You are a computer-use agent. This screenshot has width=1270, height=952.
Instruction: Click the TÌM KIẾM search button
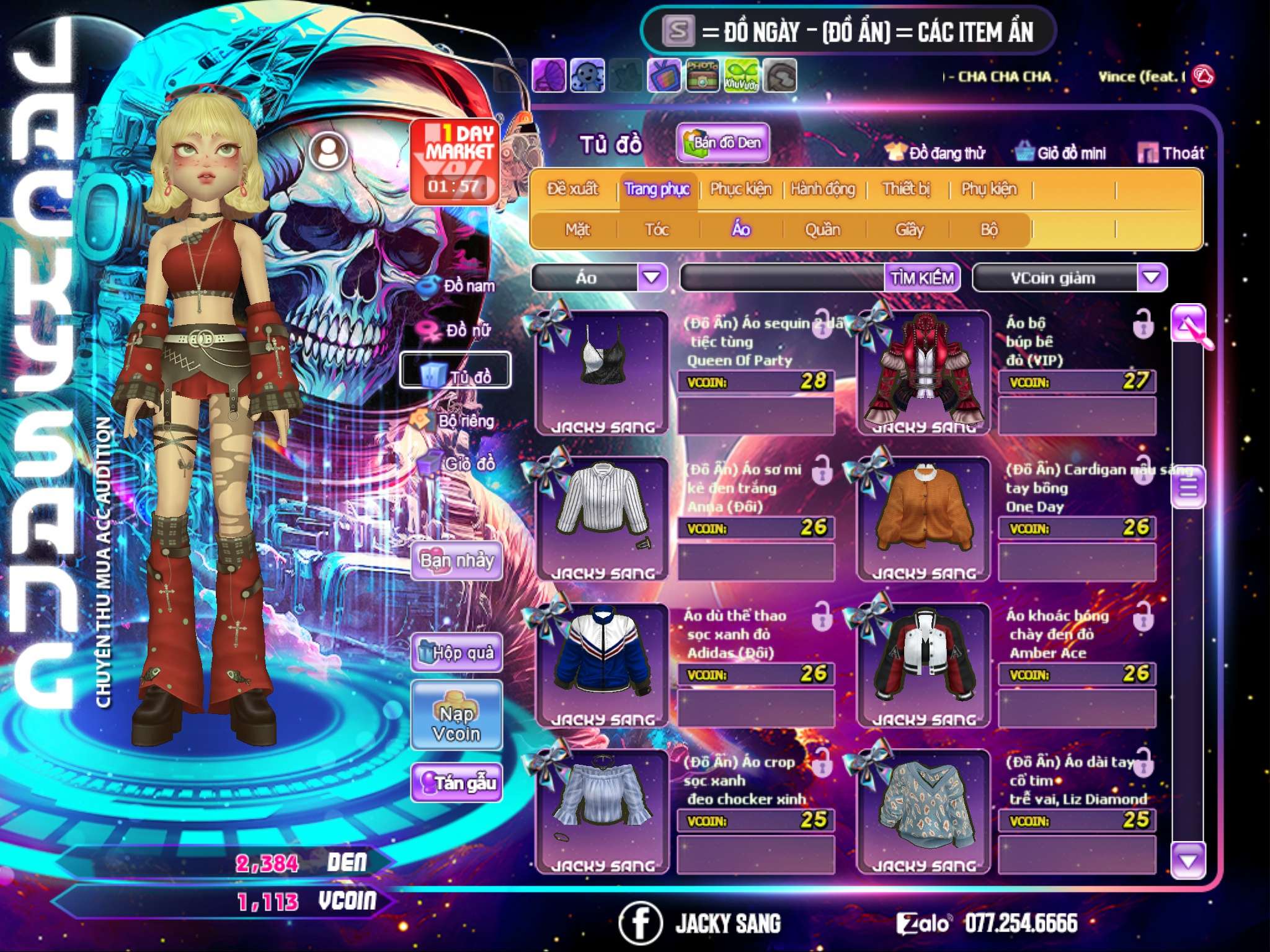(922, 278)
